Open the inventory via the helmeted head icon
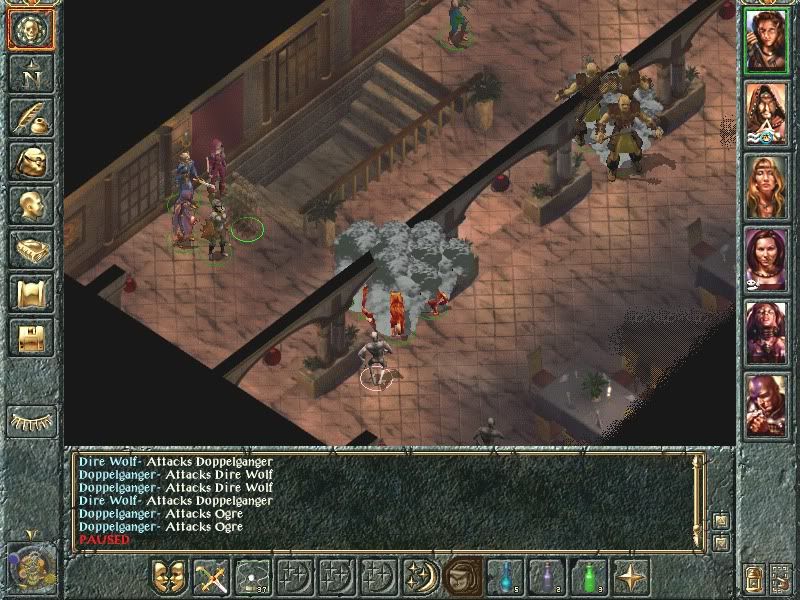Image resolution: width=800 pixels, height=600 pixels. [x=30, y=161]
